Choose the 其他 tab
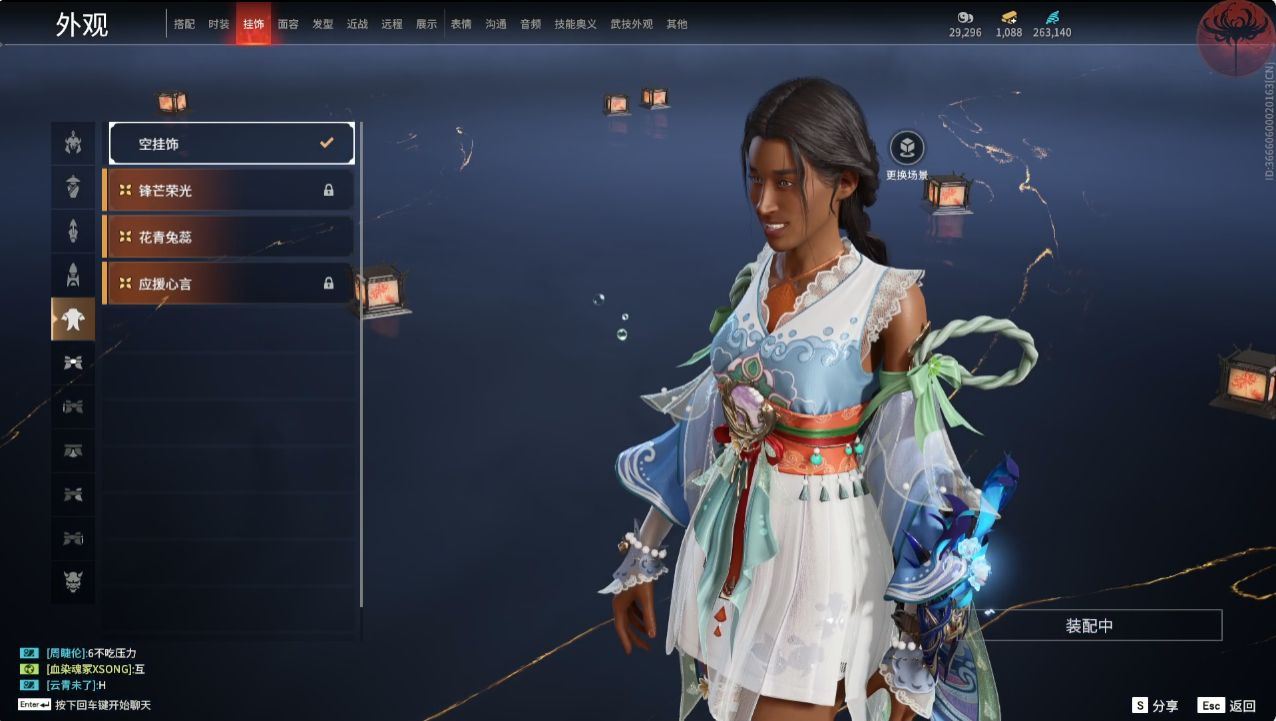1276x721 pixels. (677, 24)
